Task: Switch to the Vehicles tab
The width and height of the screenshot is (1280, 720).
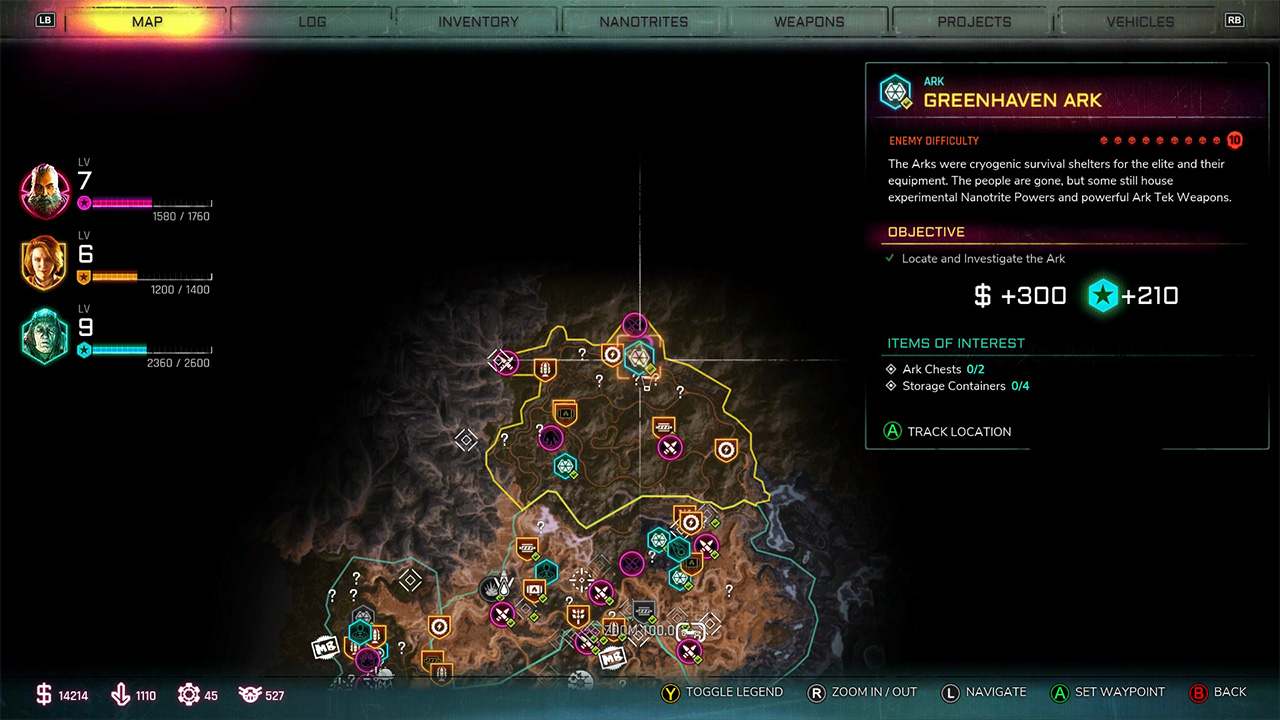Action: 1140,21
